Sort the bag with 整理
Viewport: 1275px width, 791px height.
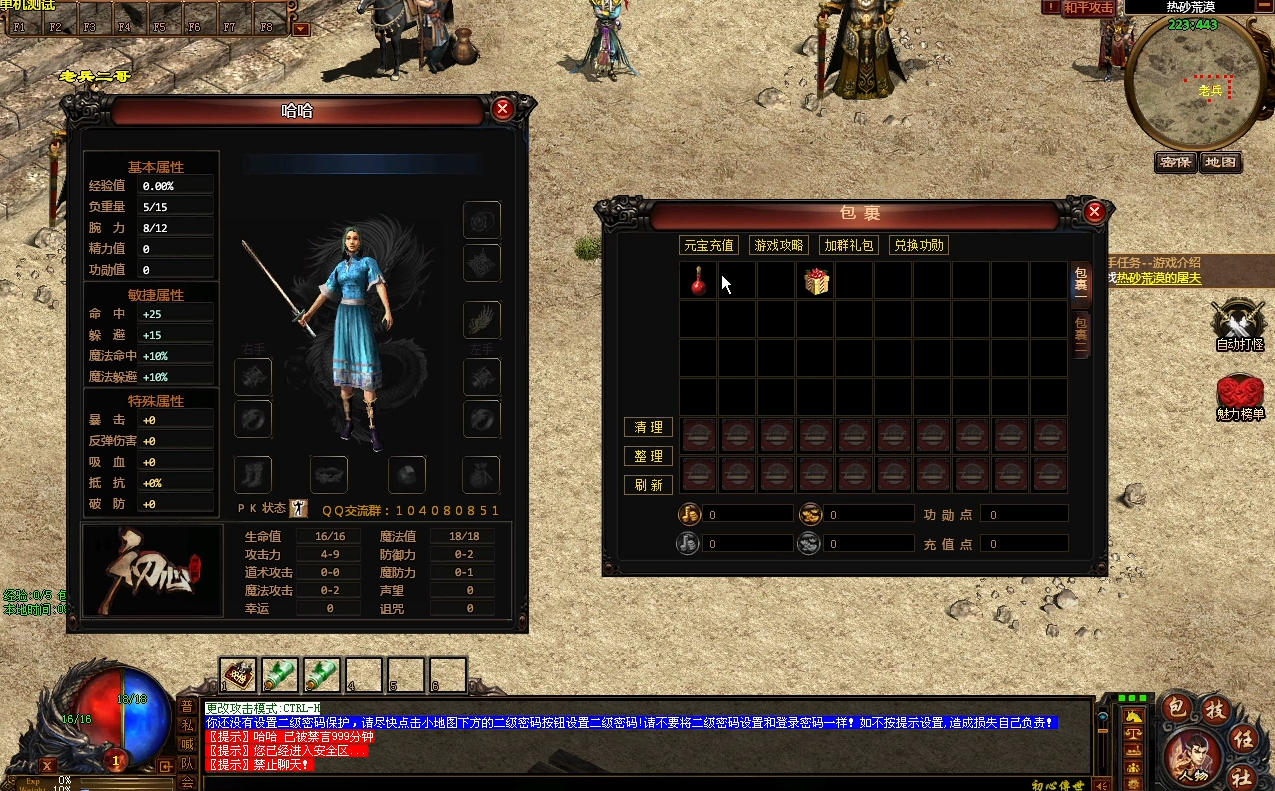[648, 456]
